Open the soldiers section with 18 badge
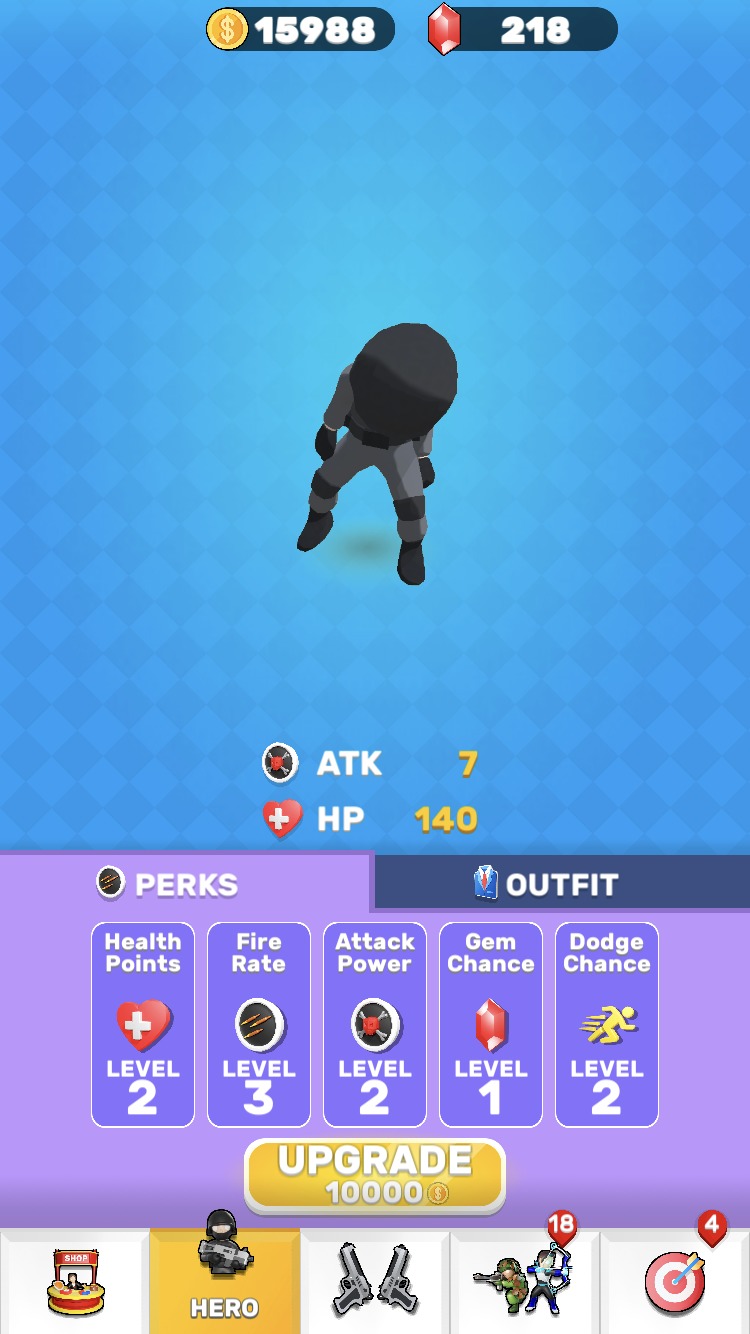Viewport: 750px width, 1334px height. [525, 1282]
